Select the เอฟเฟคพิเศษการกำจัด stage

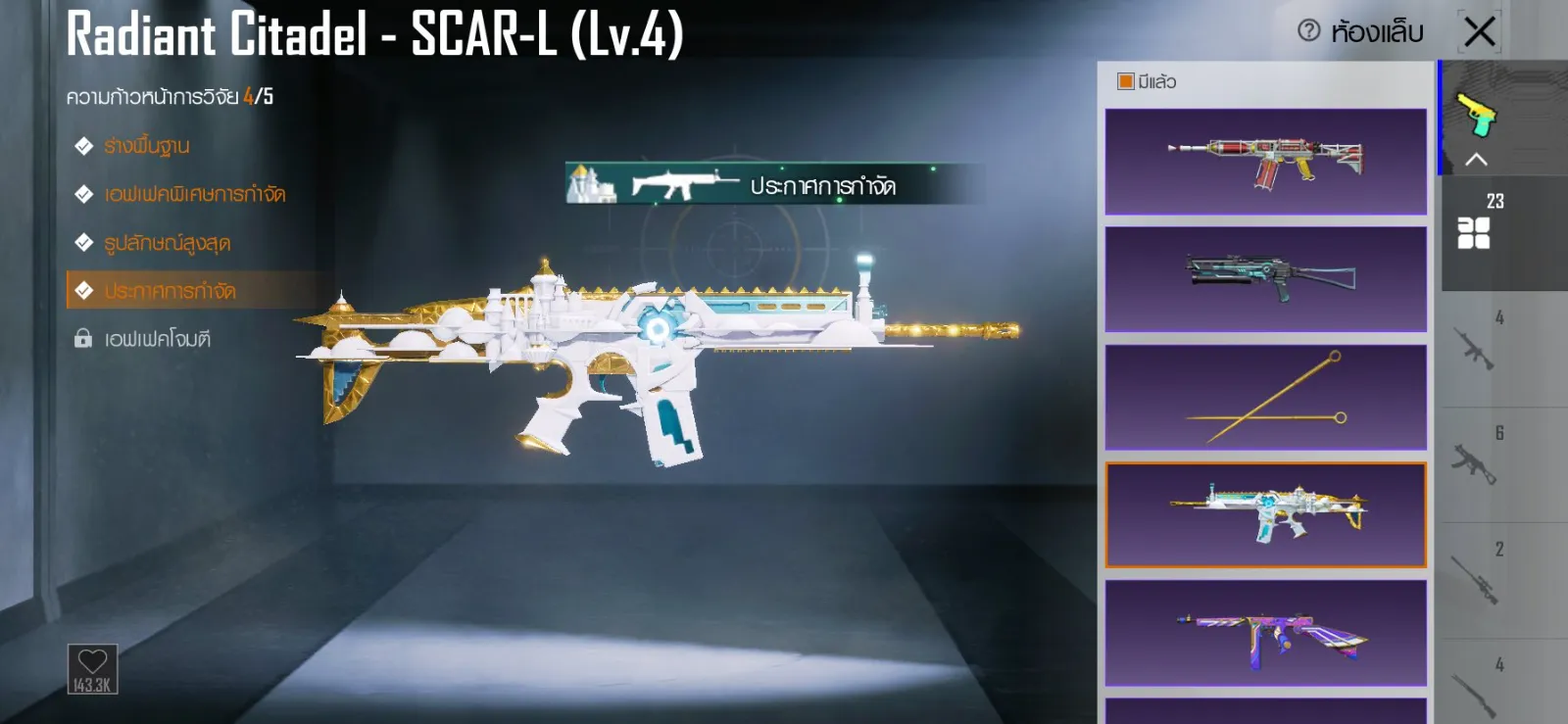(194, 194)
